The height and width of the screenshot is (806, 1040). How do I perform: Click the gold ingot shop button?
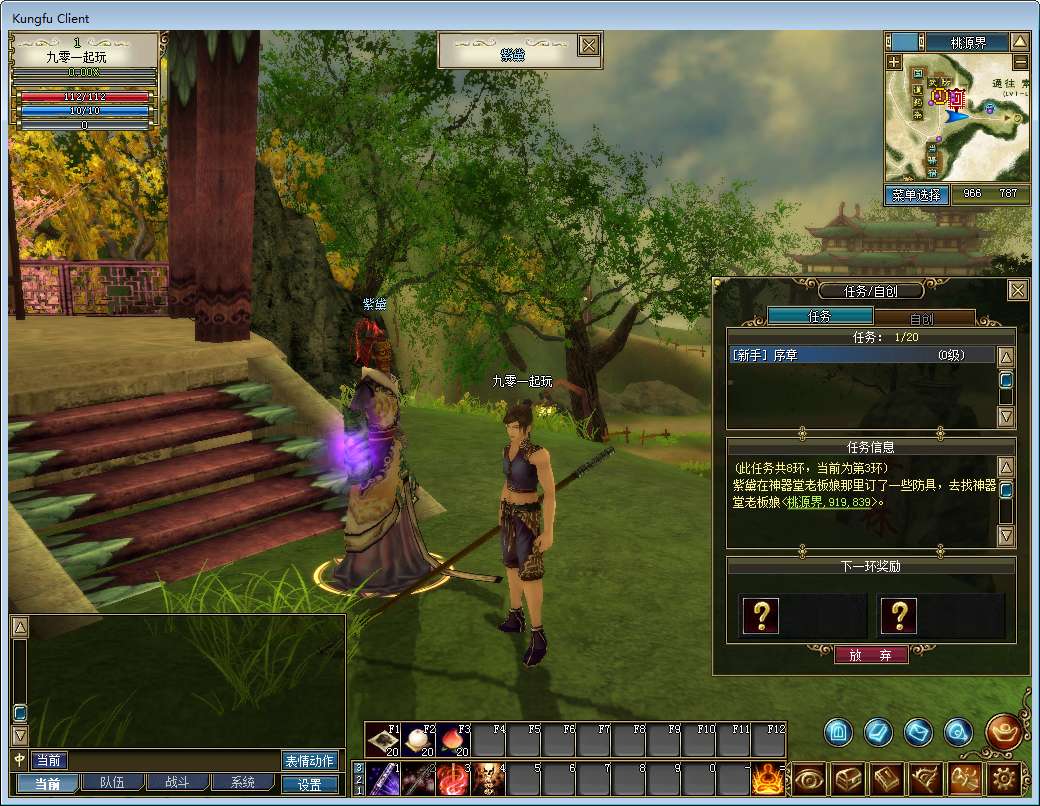(x=1003, y=732)
